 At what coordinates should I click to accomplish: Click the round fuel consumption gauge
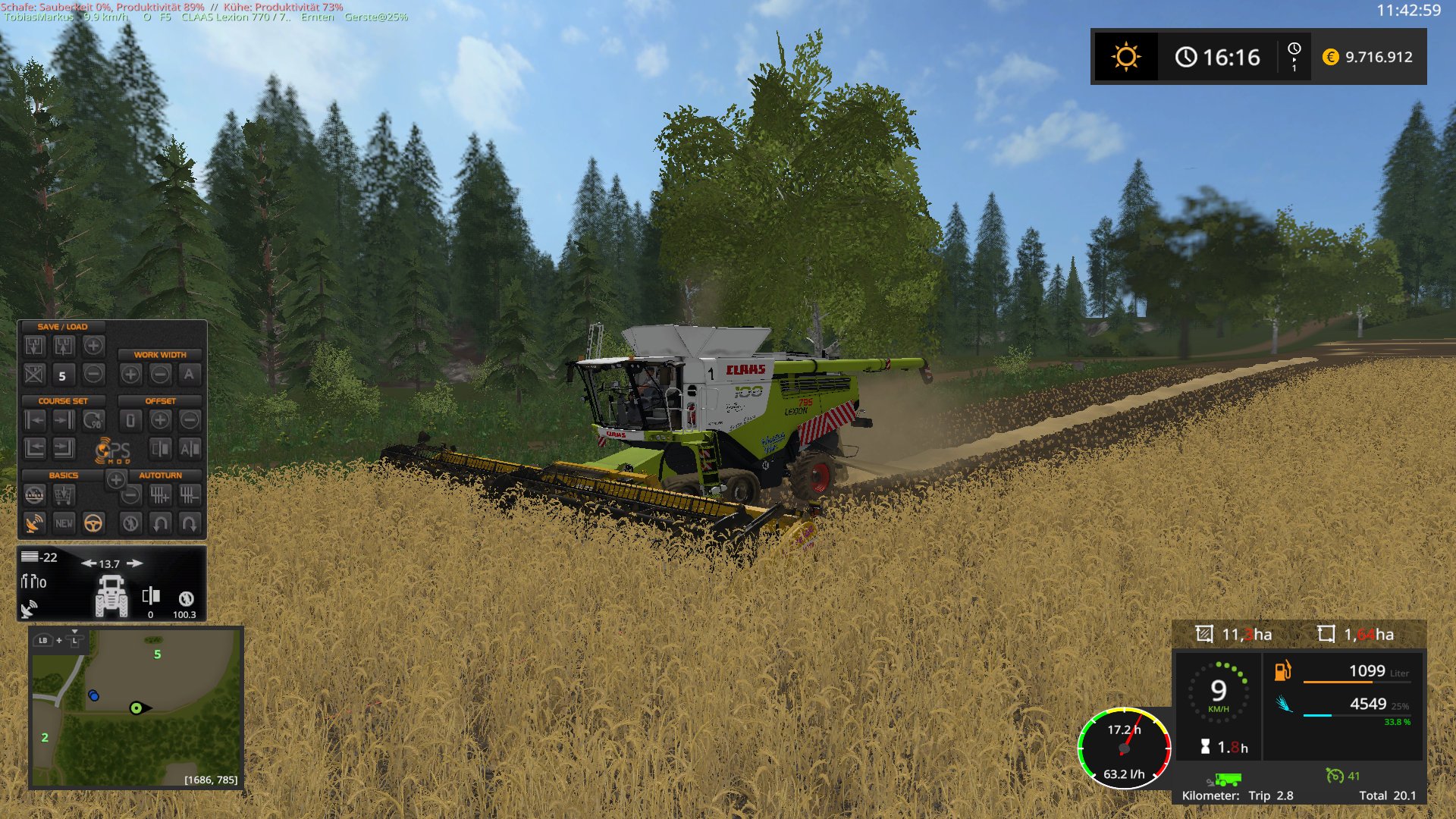click(x=1125, y=748)
